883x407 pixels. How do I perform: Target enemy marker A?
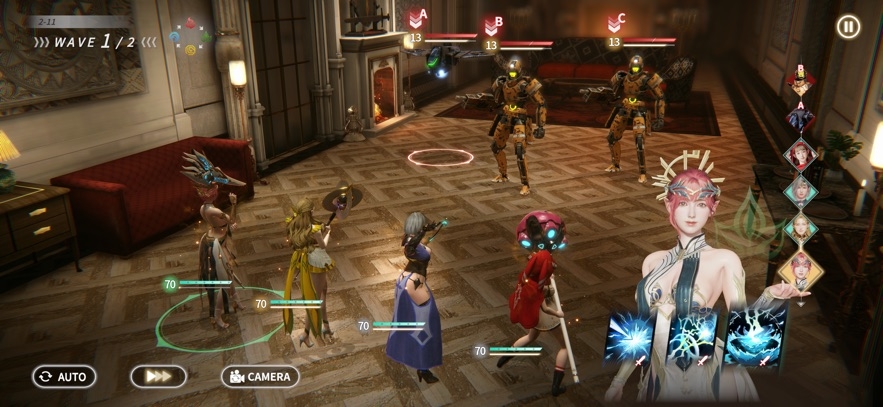click(417, 18)
